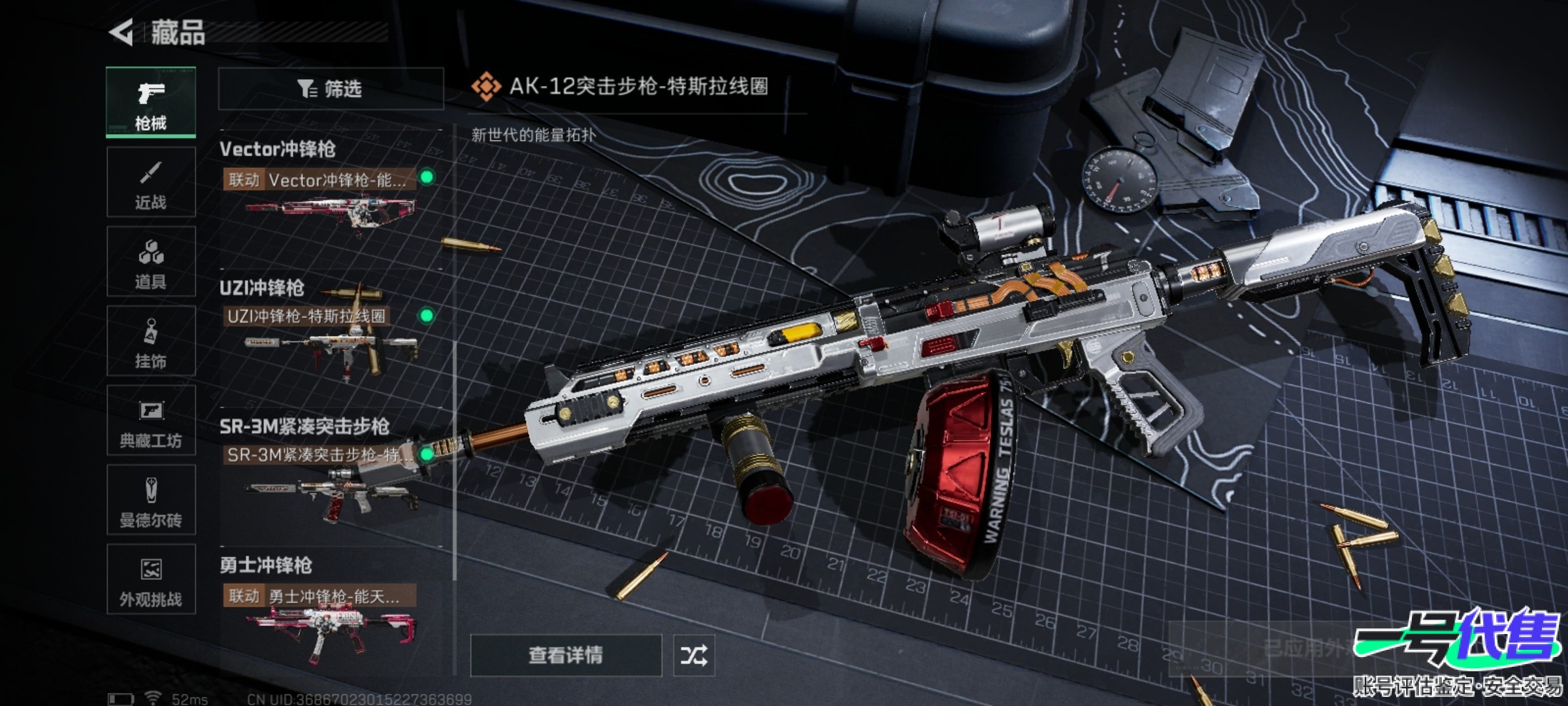Viewport: 1568px width, 706px height.
Task: Select the 道具 items category
Action: pyautogui.click(x=151, y=262)
